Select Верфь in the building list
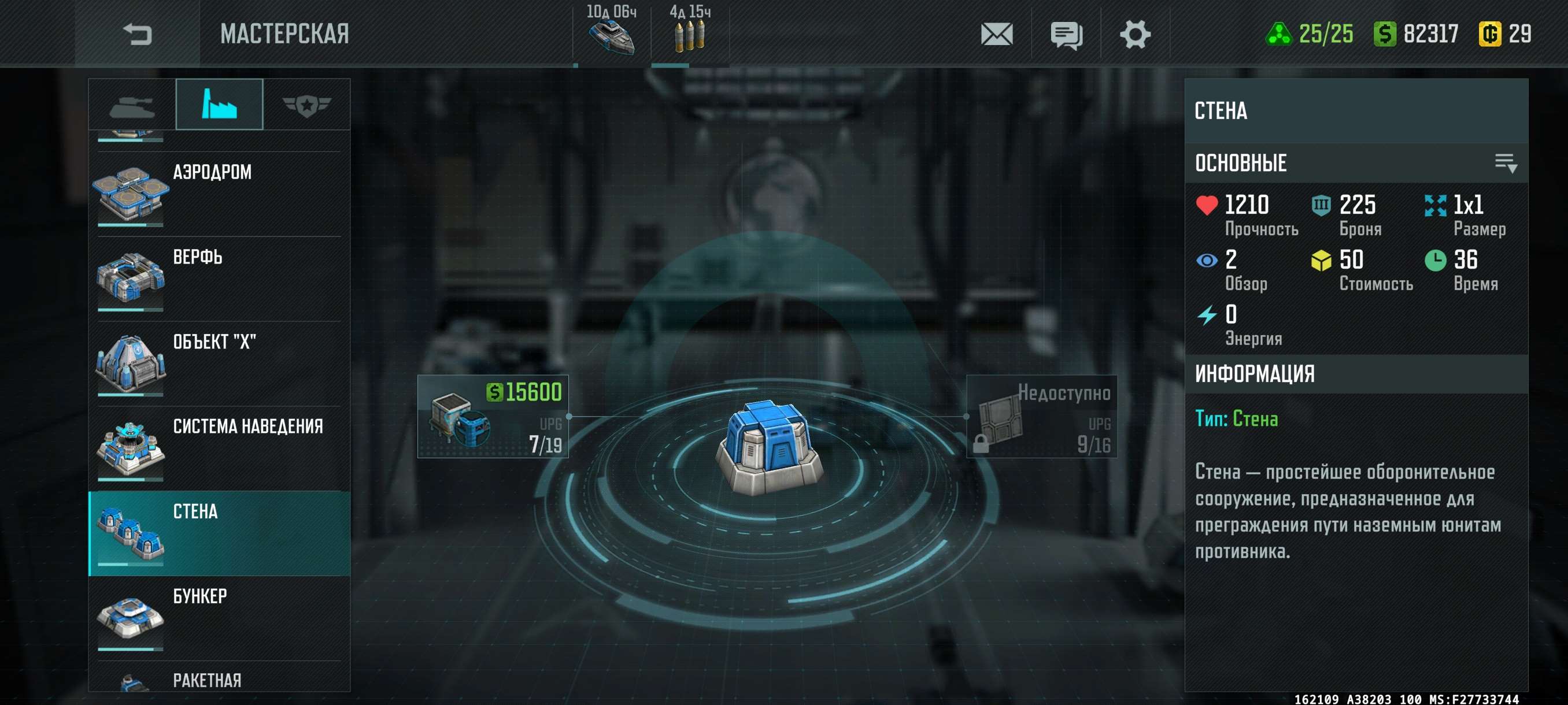 click(x=219, y=279)
